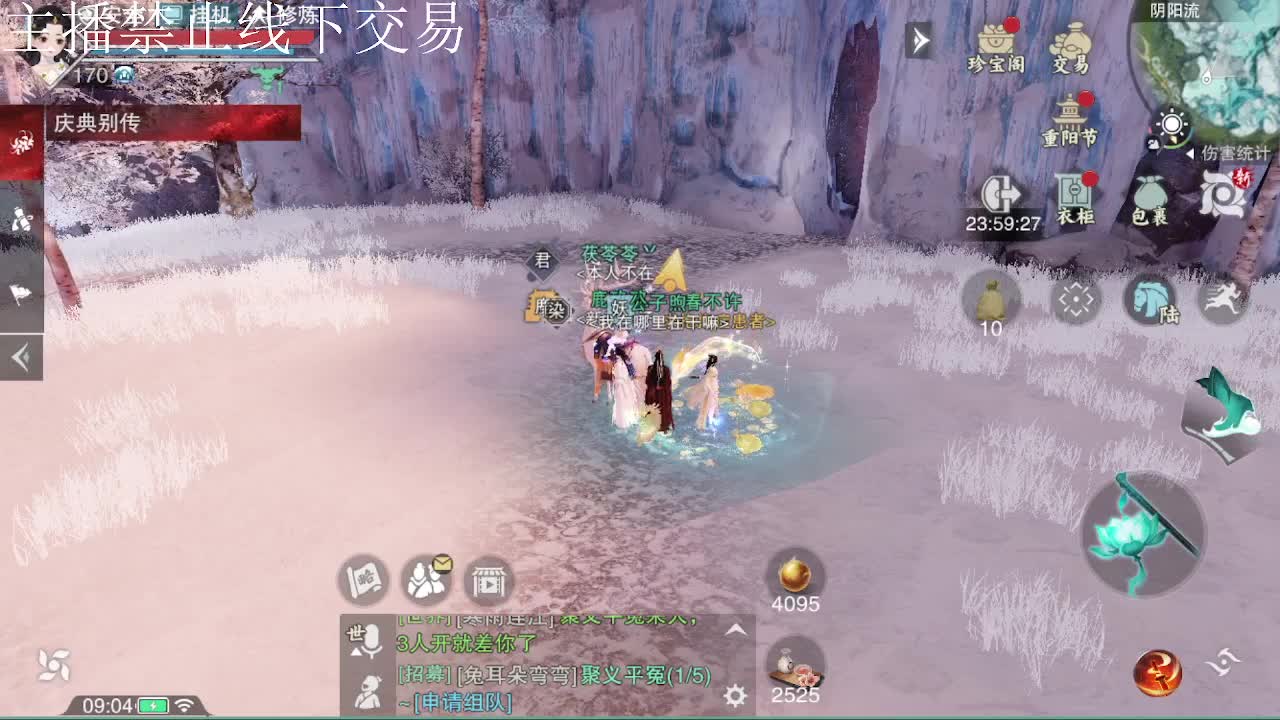
Task: Click the Shenqing Zudui apply-to-team link
Action: pos(461,701)
